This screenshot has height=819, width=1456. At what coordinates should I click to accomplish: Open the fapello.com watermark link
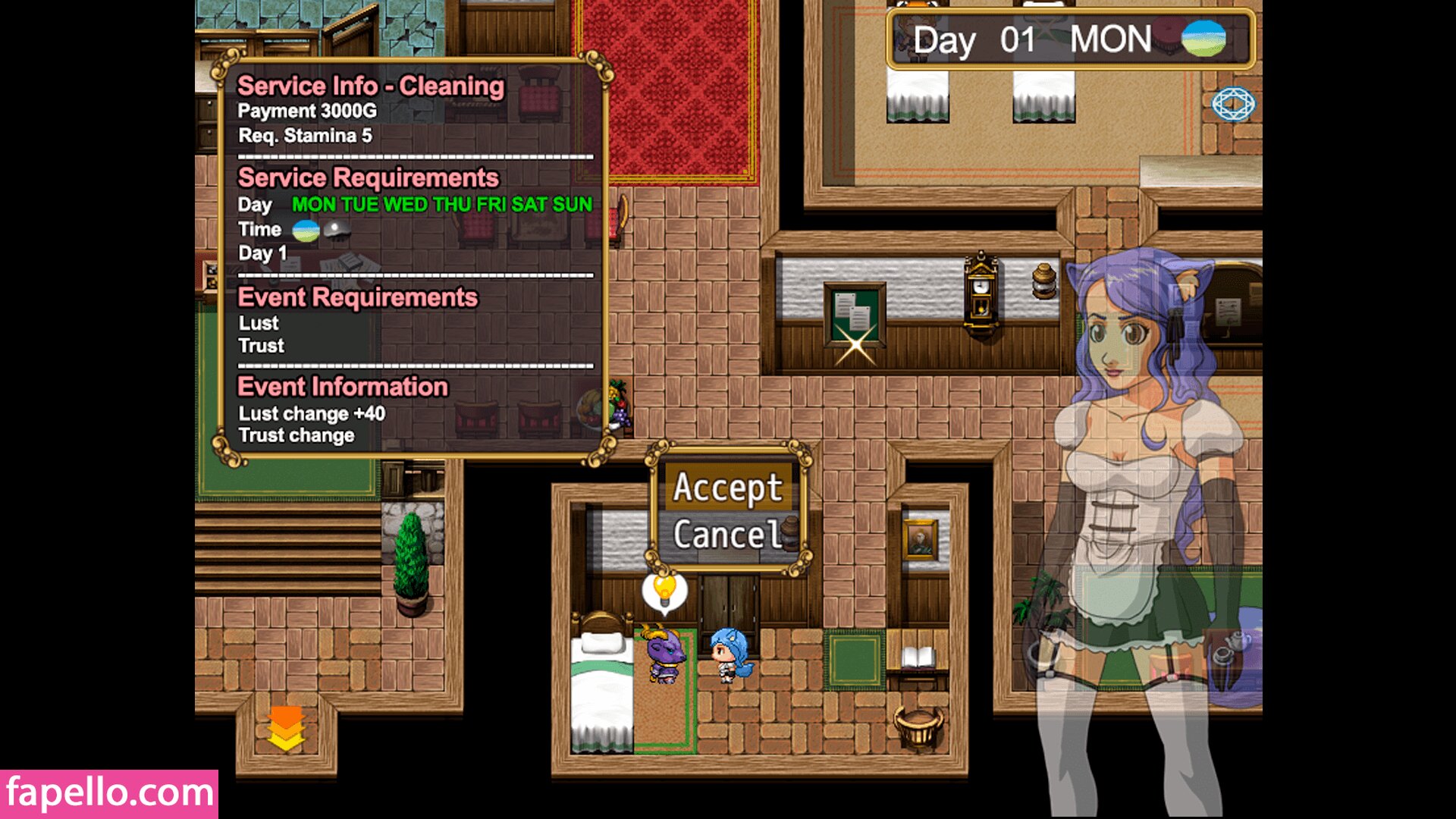pyautogui.click(x=109, y=793)
